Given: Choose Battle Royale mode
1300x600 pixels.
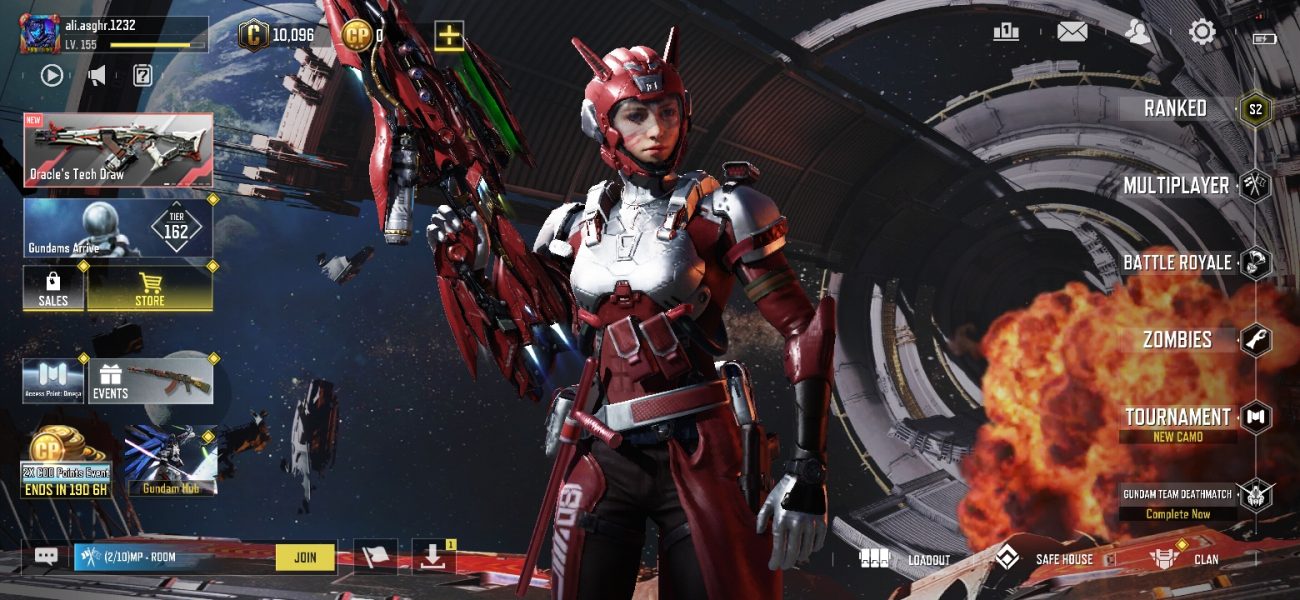Looking at the screenshot, I should pos(1177,263).
